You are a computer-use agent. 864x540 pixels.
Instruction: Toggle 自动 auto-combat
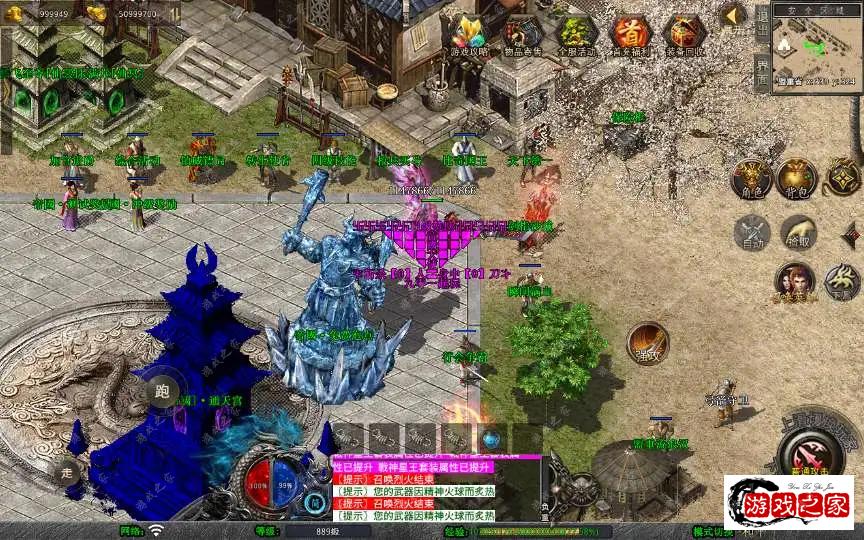point(750,233)
